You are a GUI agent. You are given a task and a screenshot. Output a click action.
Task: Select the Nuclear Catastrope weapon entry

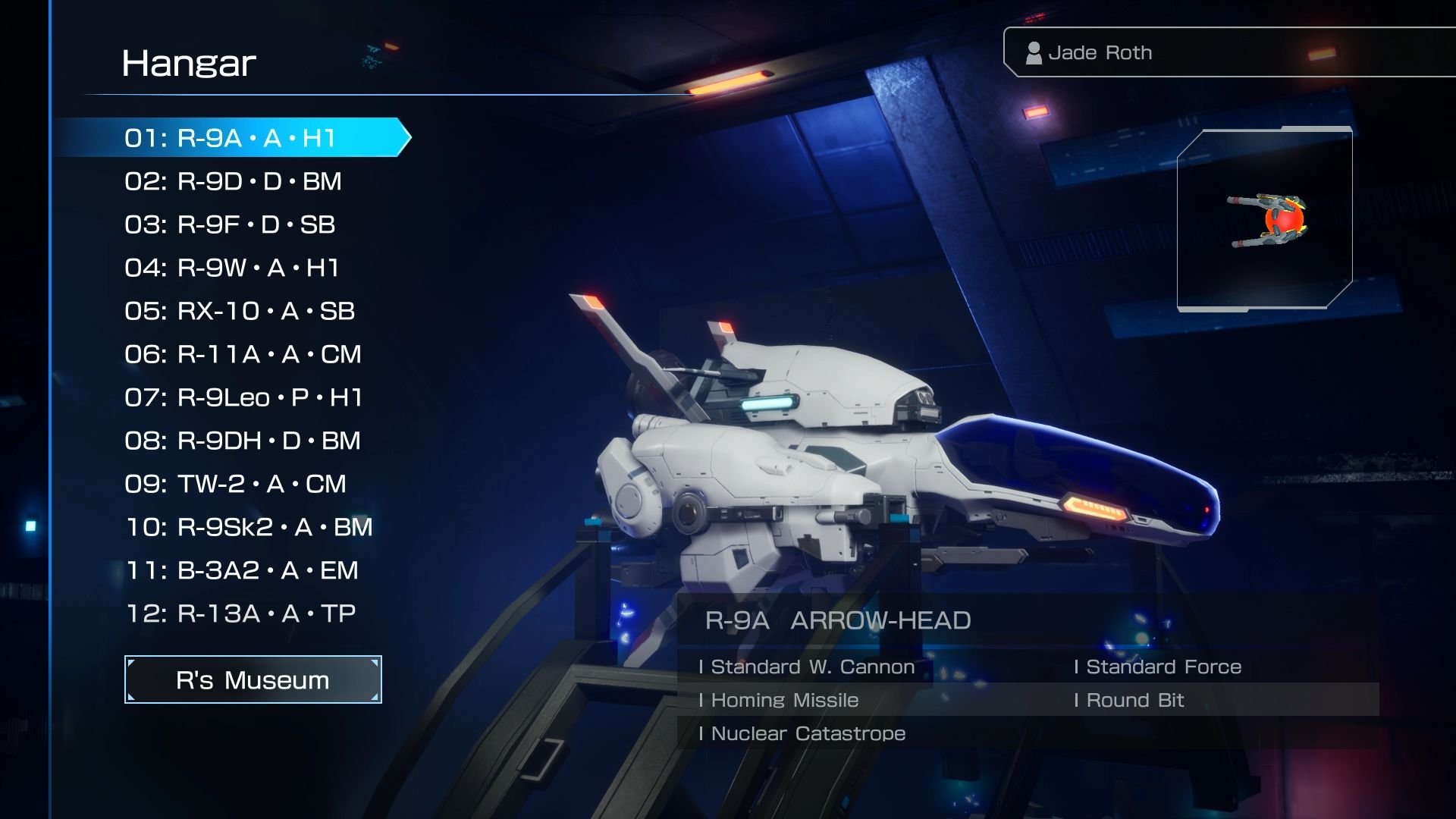coord(803,733)
